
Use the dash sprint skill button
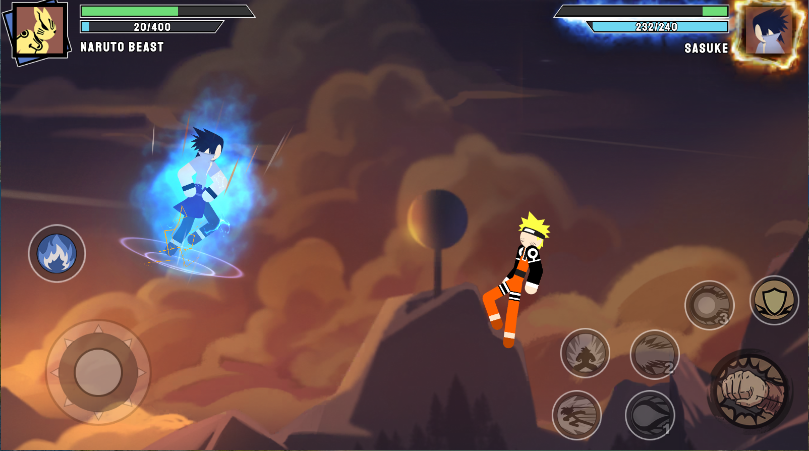577,414
